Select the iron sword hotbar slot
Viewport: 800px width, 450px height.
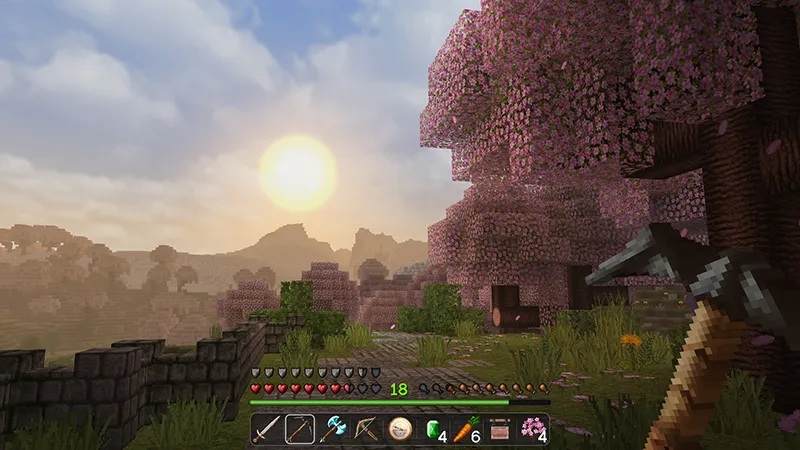[x=267, y=429]
